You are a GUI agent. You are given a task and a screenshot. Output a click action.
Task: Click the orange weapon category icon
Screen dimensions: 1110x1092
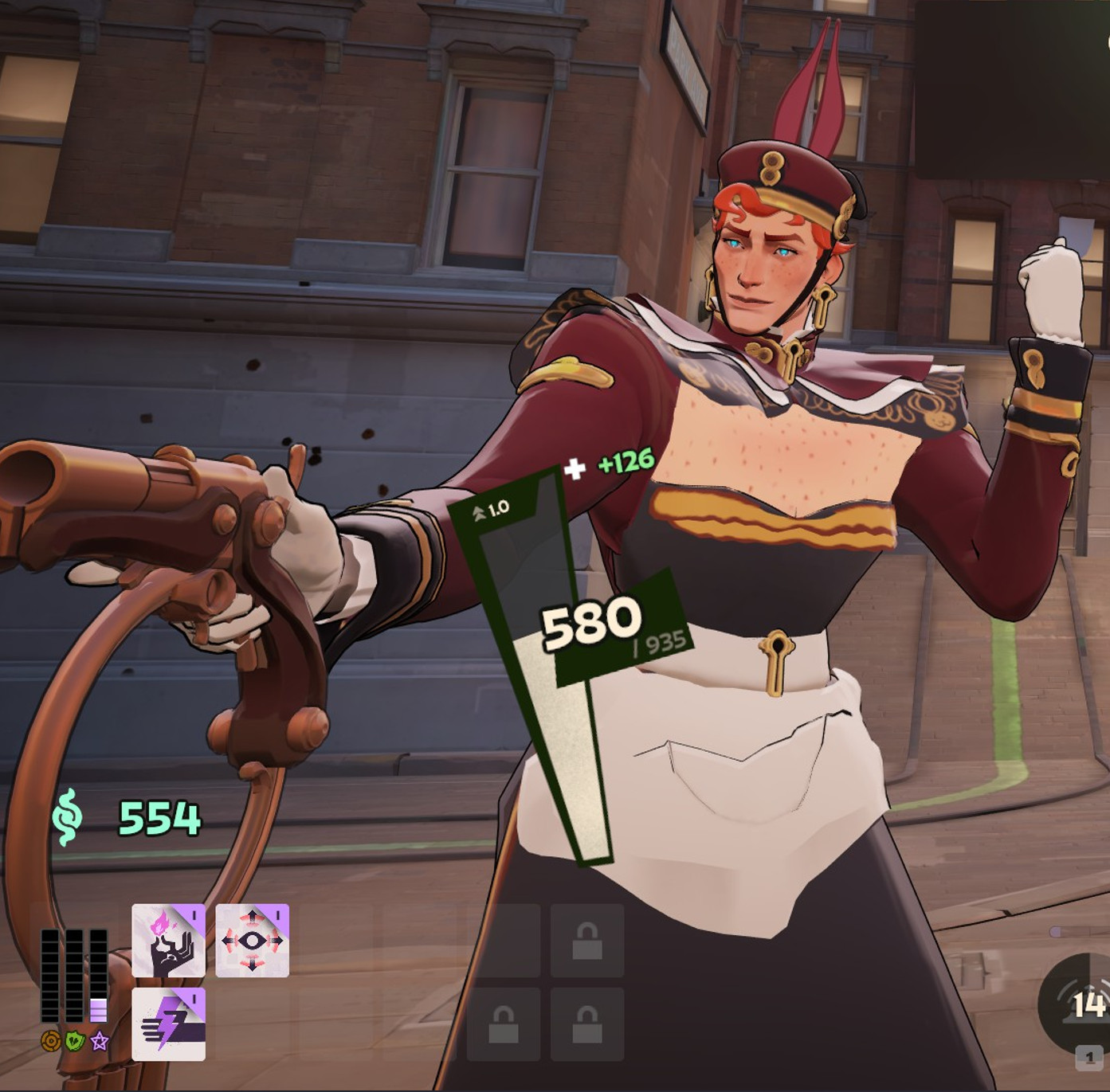[50, 1041]
